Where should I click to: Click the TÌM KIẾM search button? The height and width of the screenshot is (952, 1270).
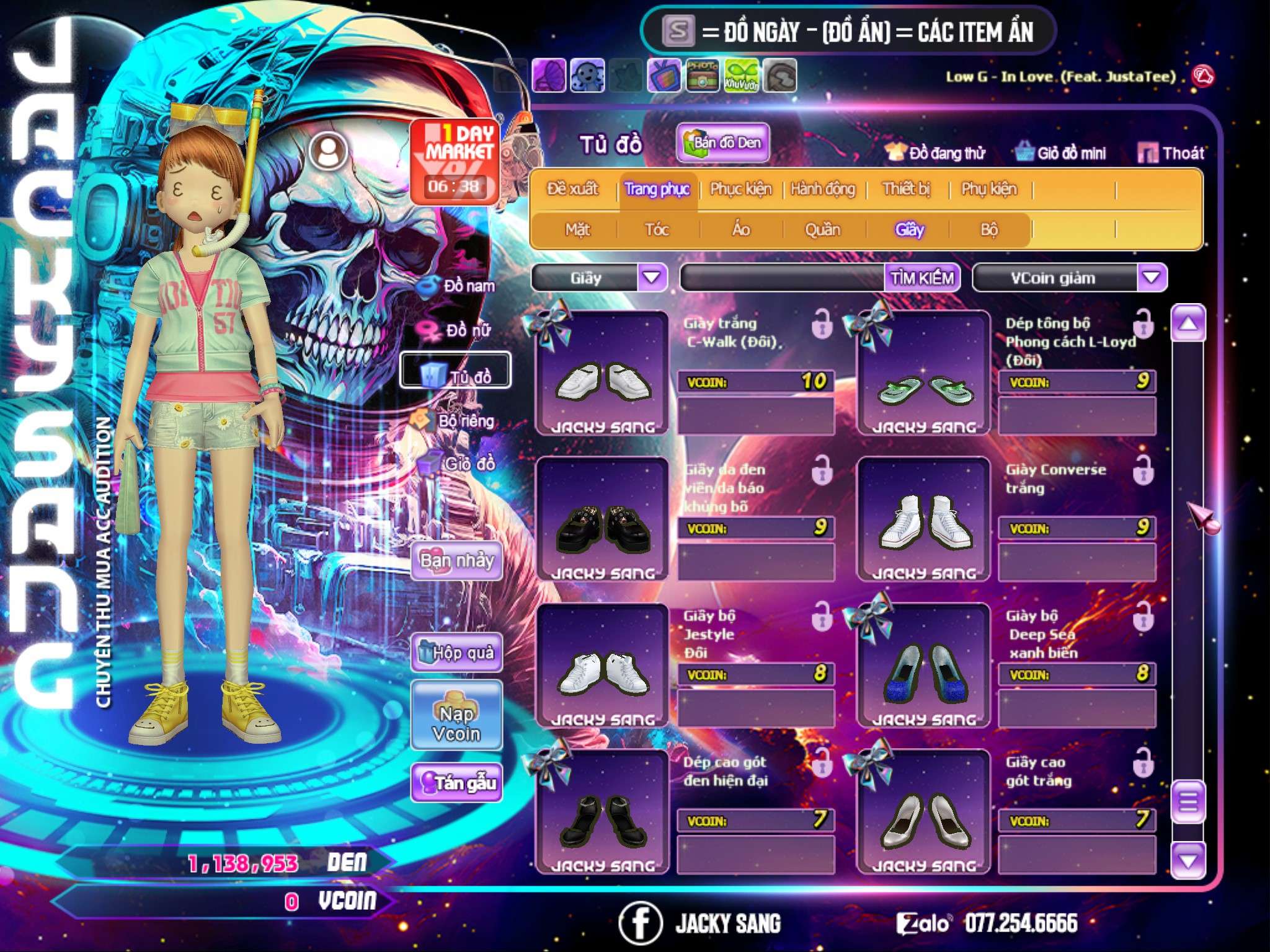pos(922,278)
